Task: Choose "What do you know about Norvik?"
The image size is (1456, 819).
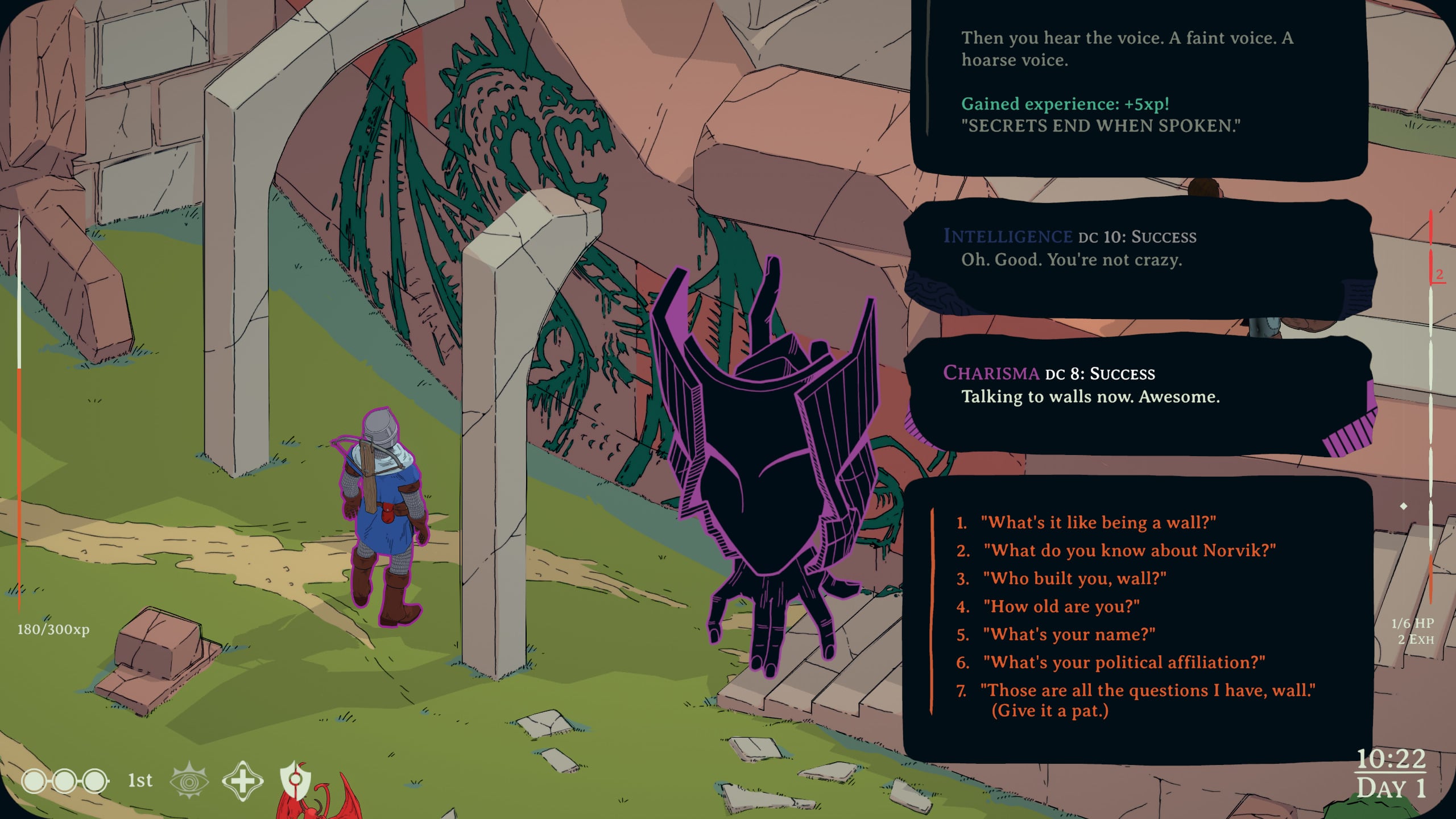Action: point(1129,551)
